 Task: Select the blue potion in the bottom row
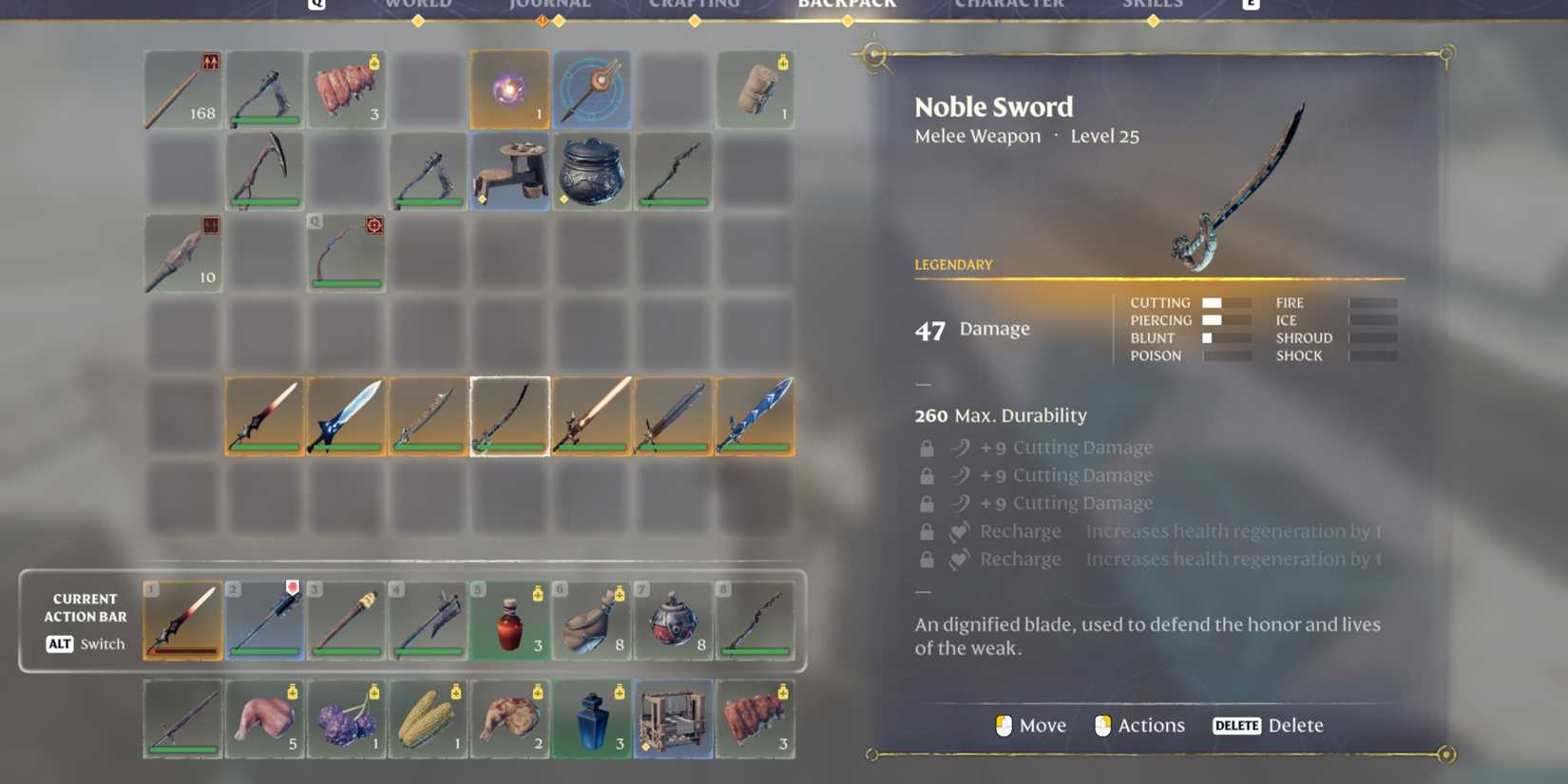591,719
